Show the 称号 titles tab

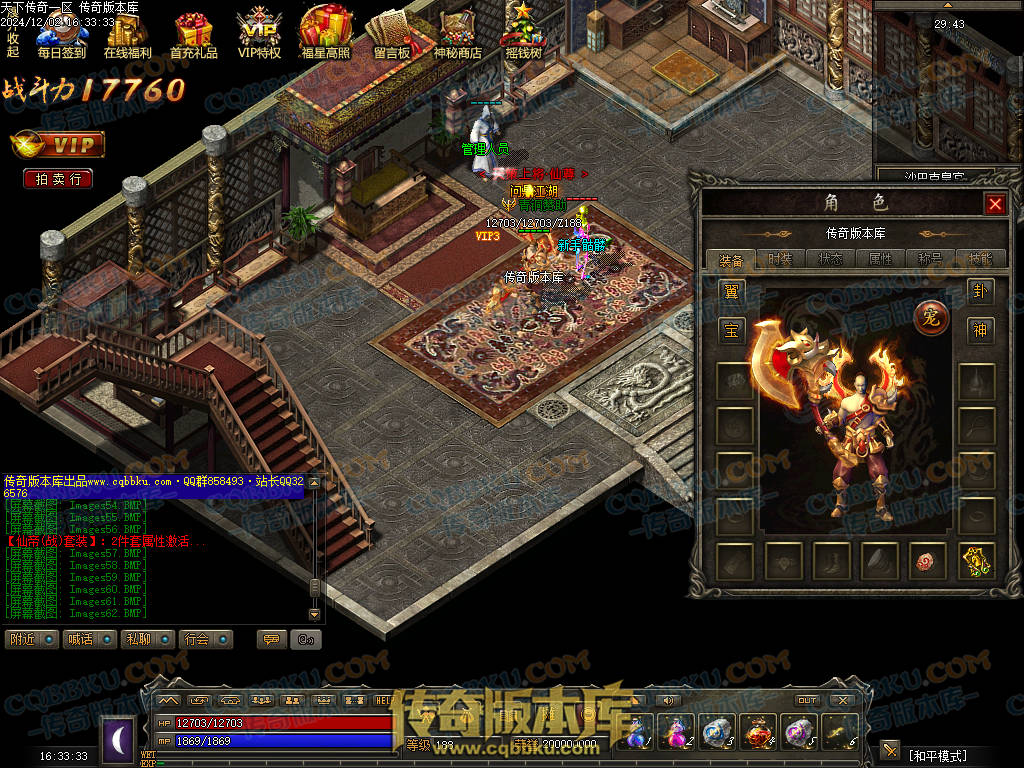point(930,259)
